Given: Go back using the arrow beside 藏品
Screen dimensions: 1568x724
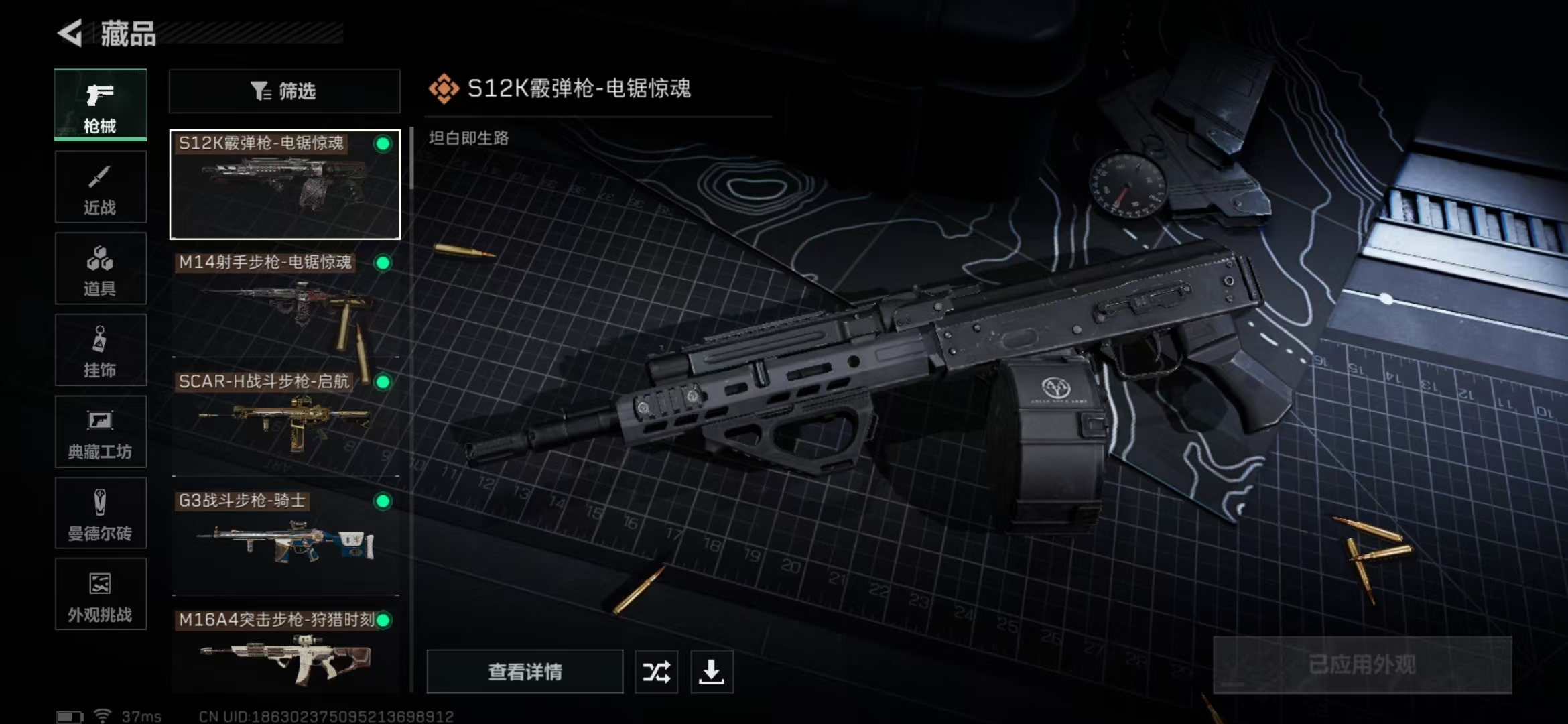Looking at the screenshot, I should click(x=70, y=33).
